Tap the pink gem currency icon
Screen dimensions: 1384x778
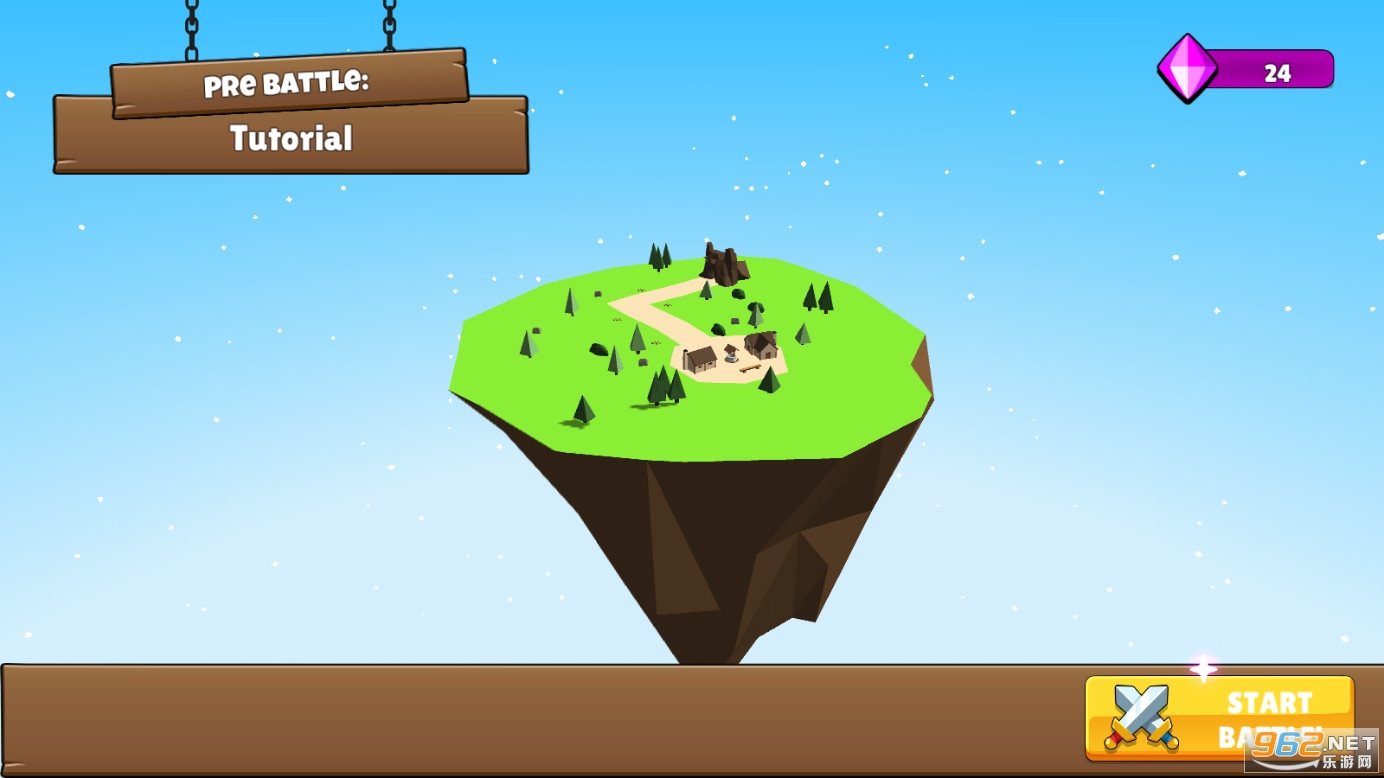pos(1187,69)
